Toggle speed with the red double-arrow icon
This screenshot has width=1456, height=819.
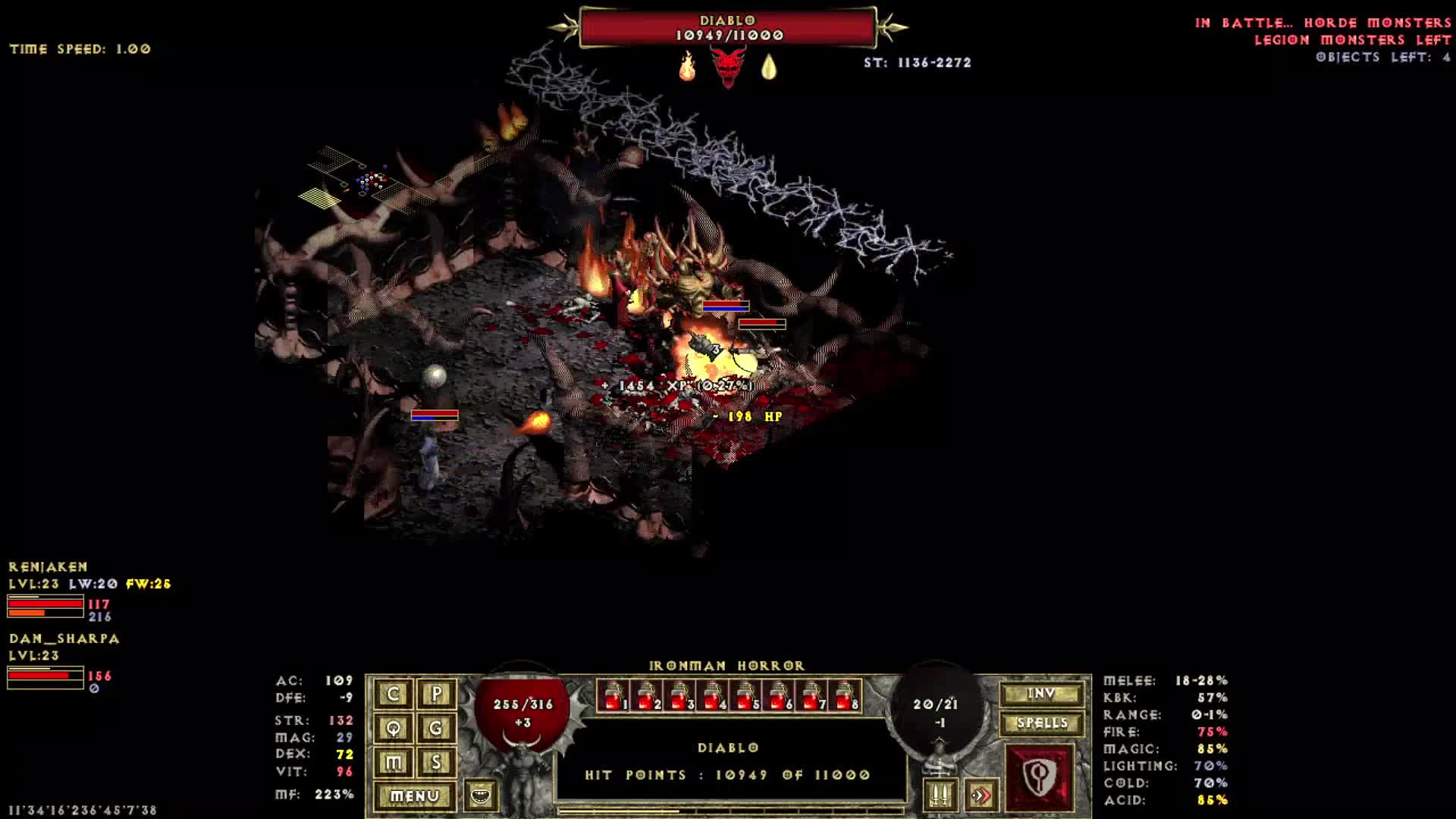(x=984, y=794)
